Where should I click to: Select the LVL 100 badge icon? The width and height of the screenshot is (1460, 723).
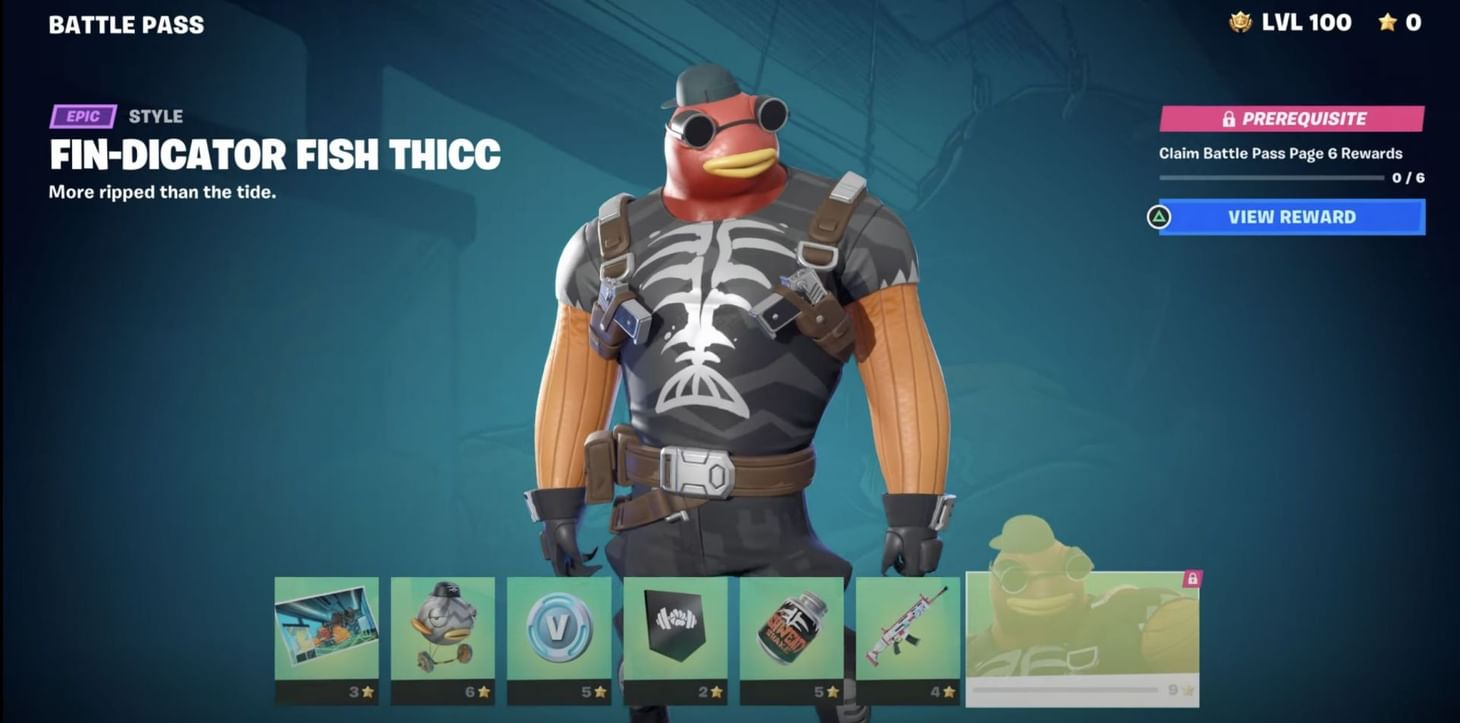(1240, 22)
